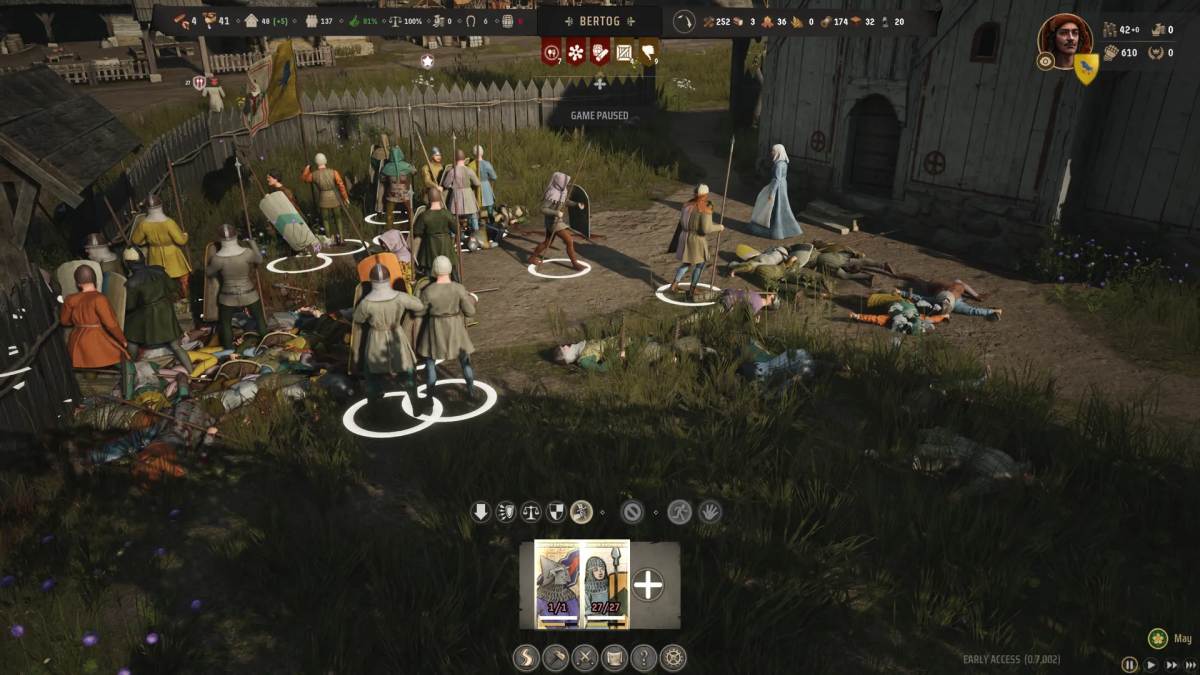Viewport: 1200px width, 675px height.
Task: Choose the down-arrow stance icon
Action: [x=481, y=512]
